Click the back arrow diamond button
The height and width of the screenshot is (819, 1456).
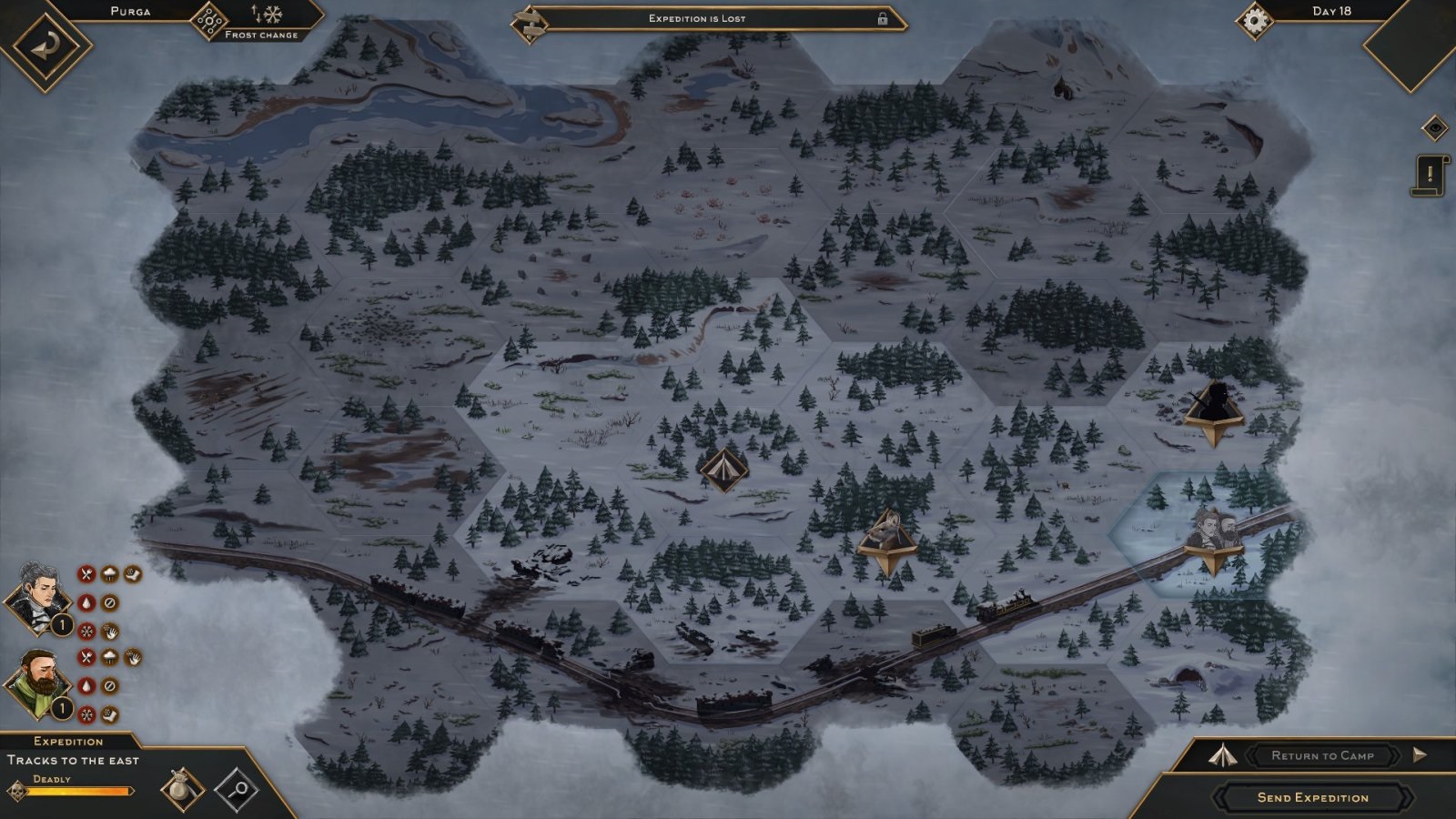tap(45, 45)
